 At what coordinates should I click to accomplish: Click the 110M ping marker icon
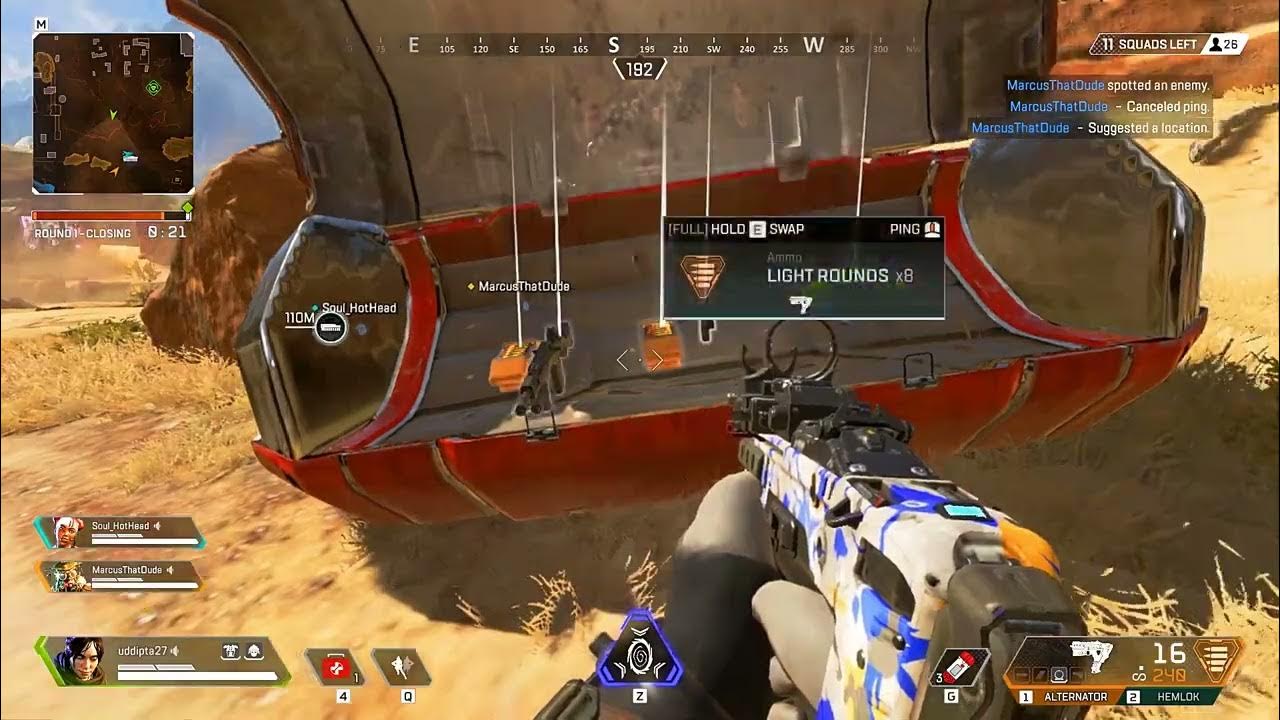330,327
